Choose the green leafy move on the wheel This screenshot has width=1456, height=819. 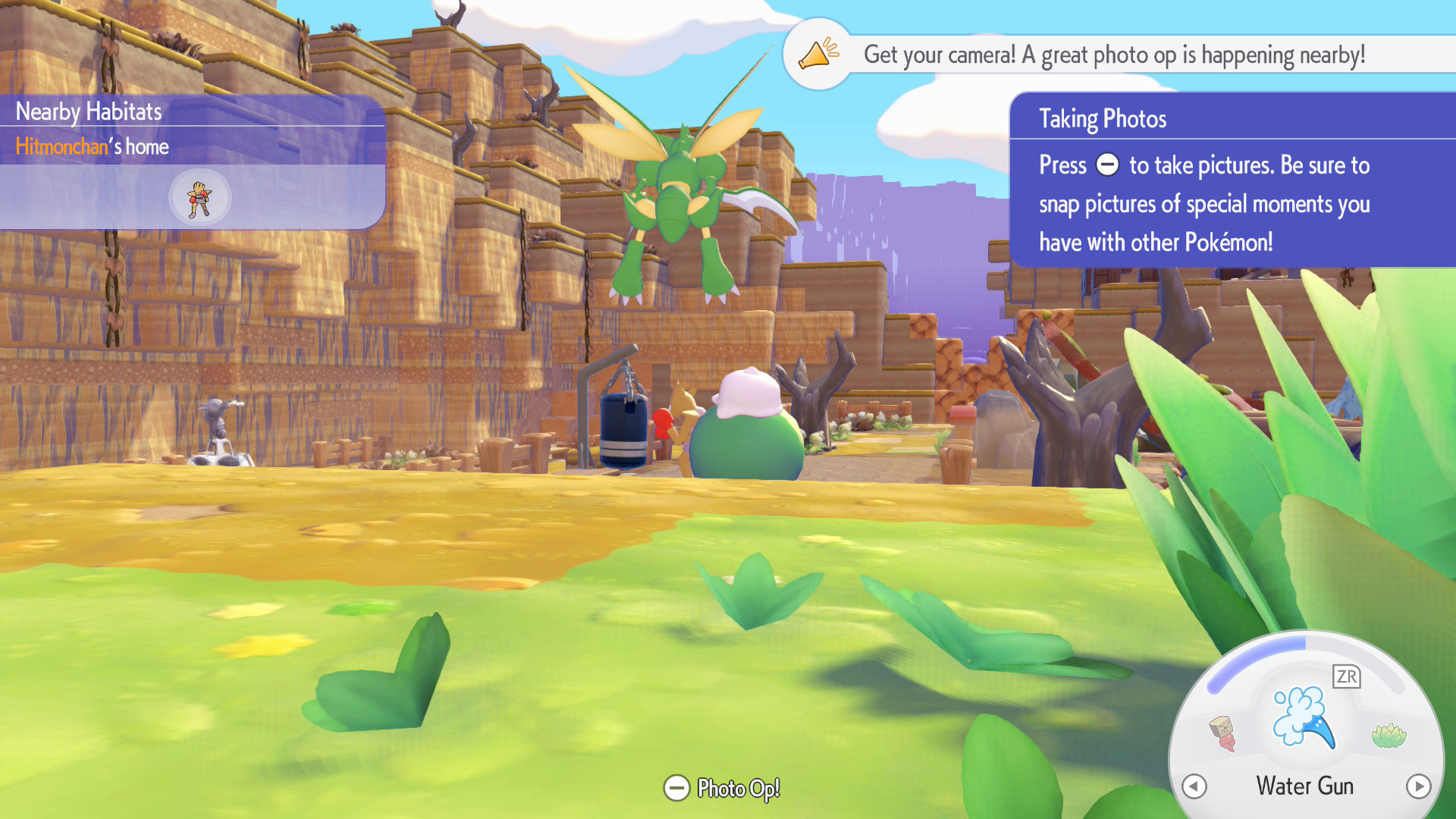click(x=1389, y=735)
